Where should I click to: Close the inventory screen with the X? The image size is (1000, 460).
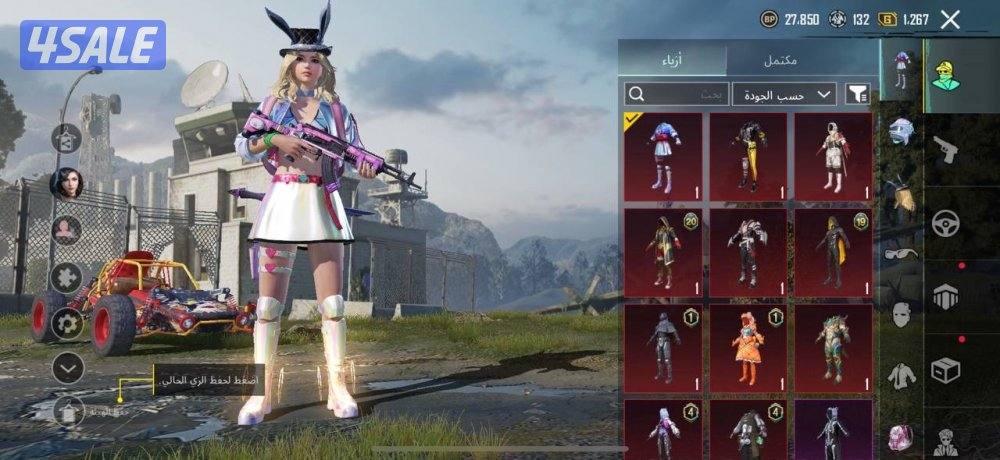950,19
